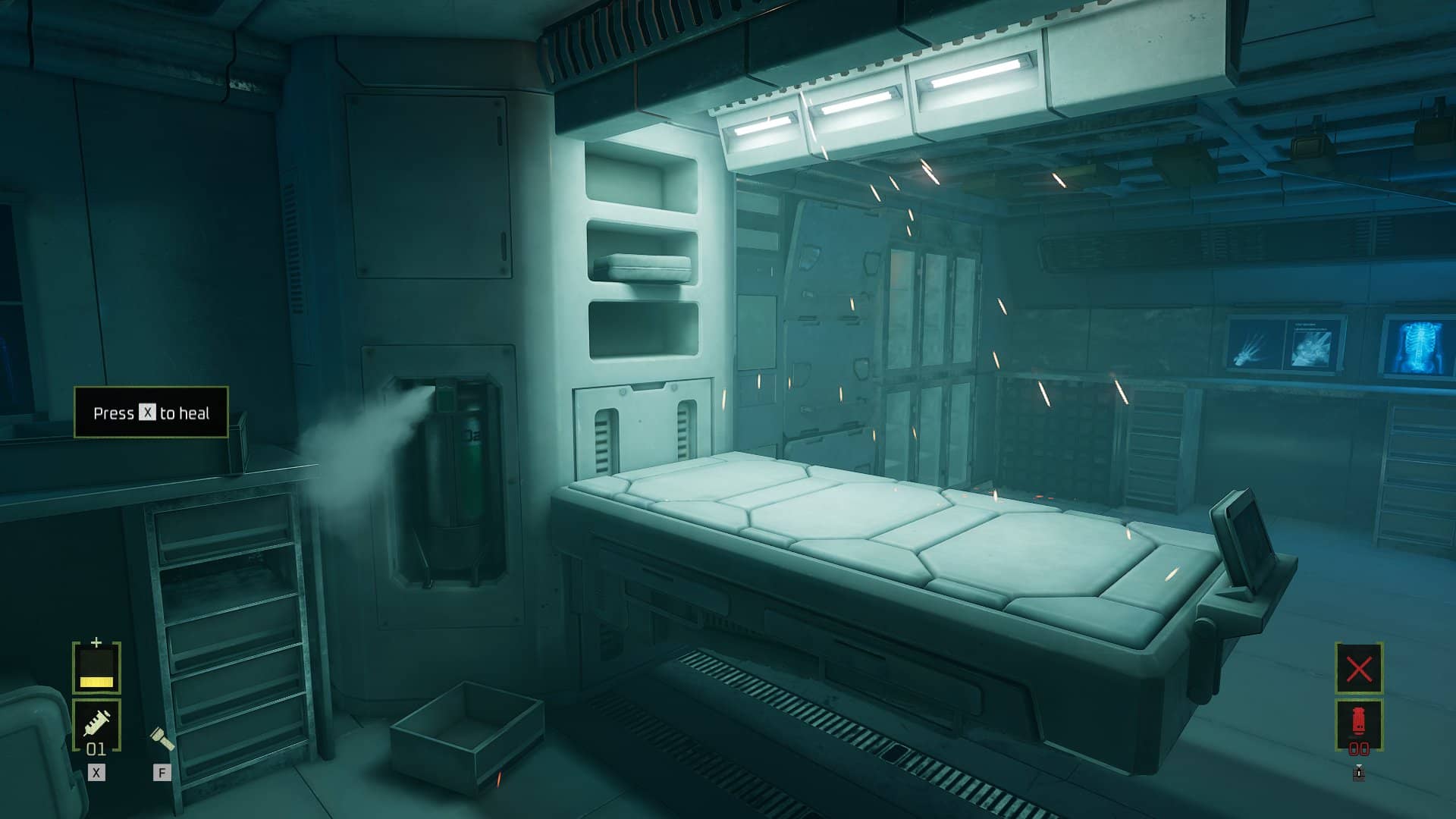
Task: Toggle the F key flashlight binding badge
Action: 161,772
